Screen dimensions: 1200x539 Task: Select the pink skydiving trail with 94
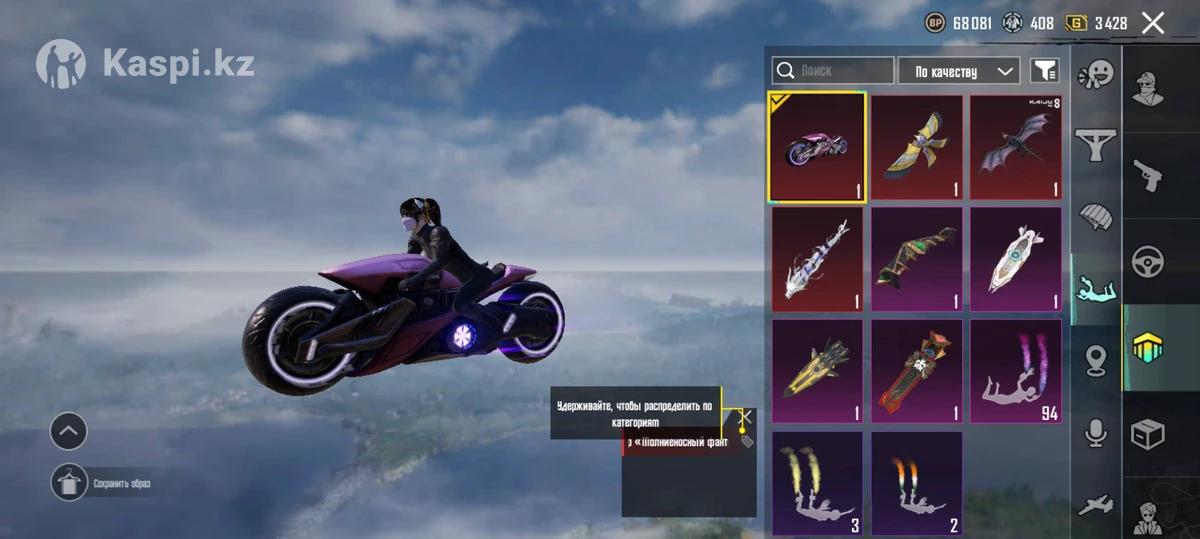point(1015,371)
